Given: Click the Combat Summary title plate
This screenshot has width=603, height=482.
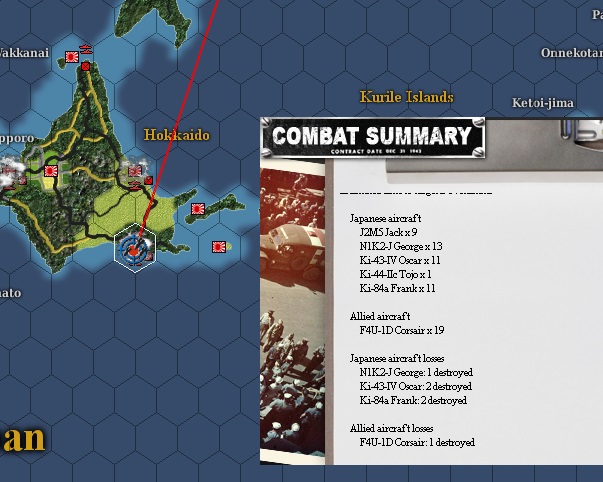Looking at the screenshot, I should pos(372,138).
